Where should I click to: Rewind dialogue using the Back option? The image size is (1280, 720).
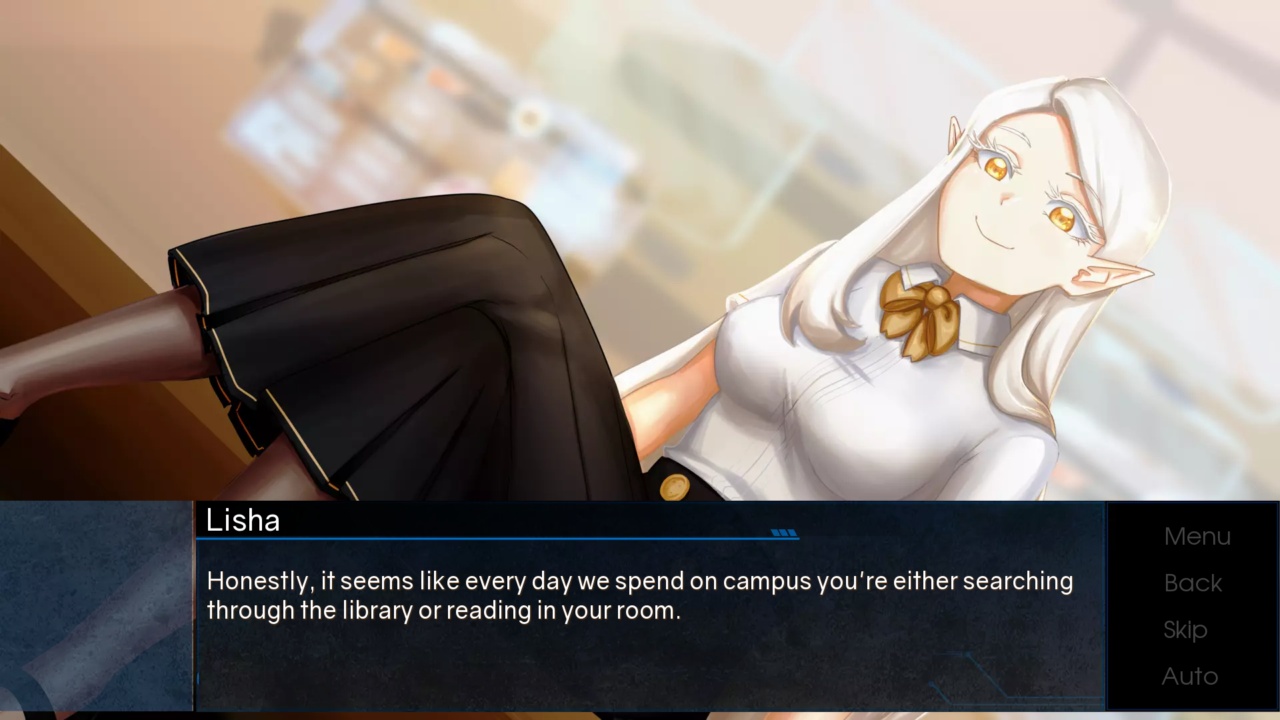tap(1193, 583)
